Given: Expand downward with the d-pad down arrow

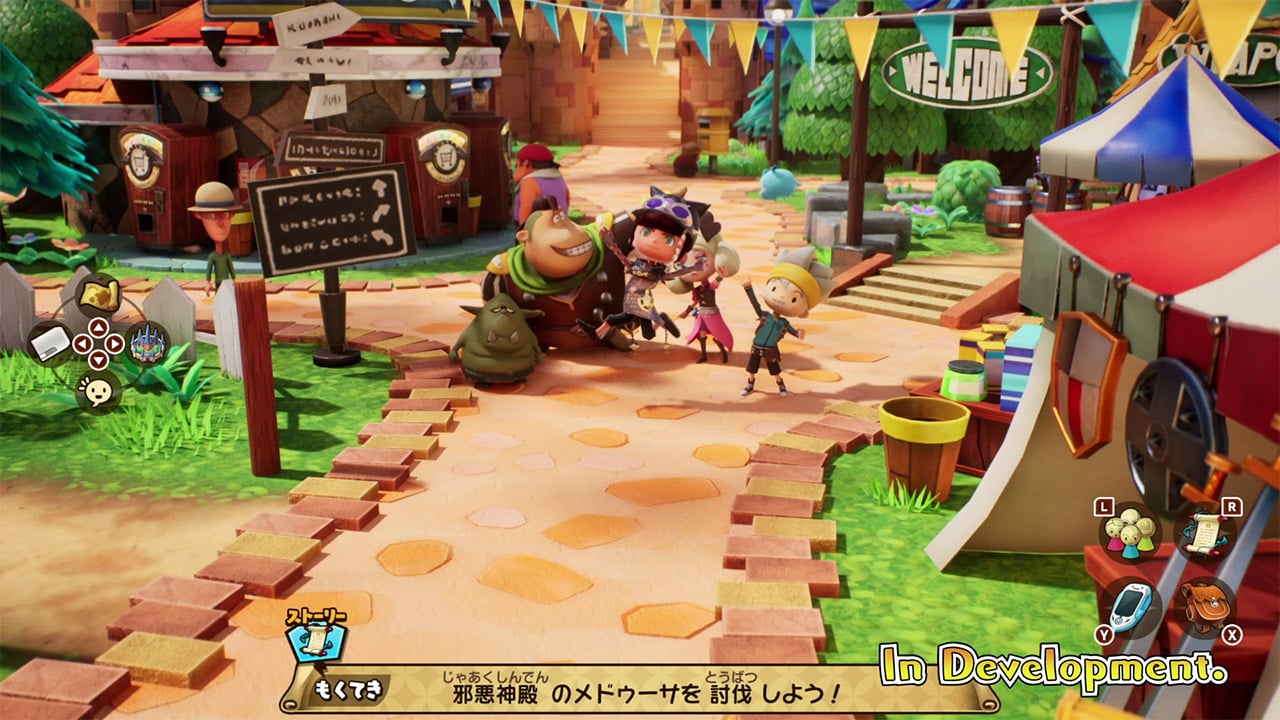Looking at the screenshot, I should coord(98,358).
